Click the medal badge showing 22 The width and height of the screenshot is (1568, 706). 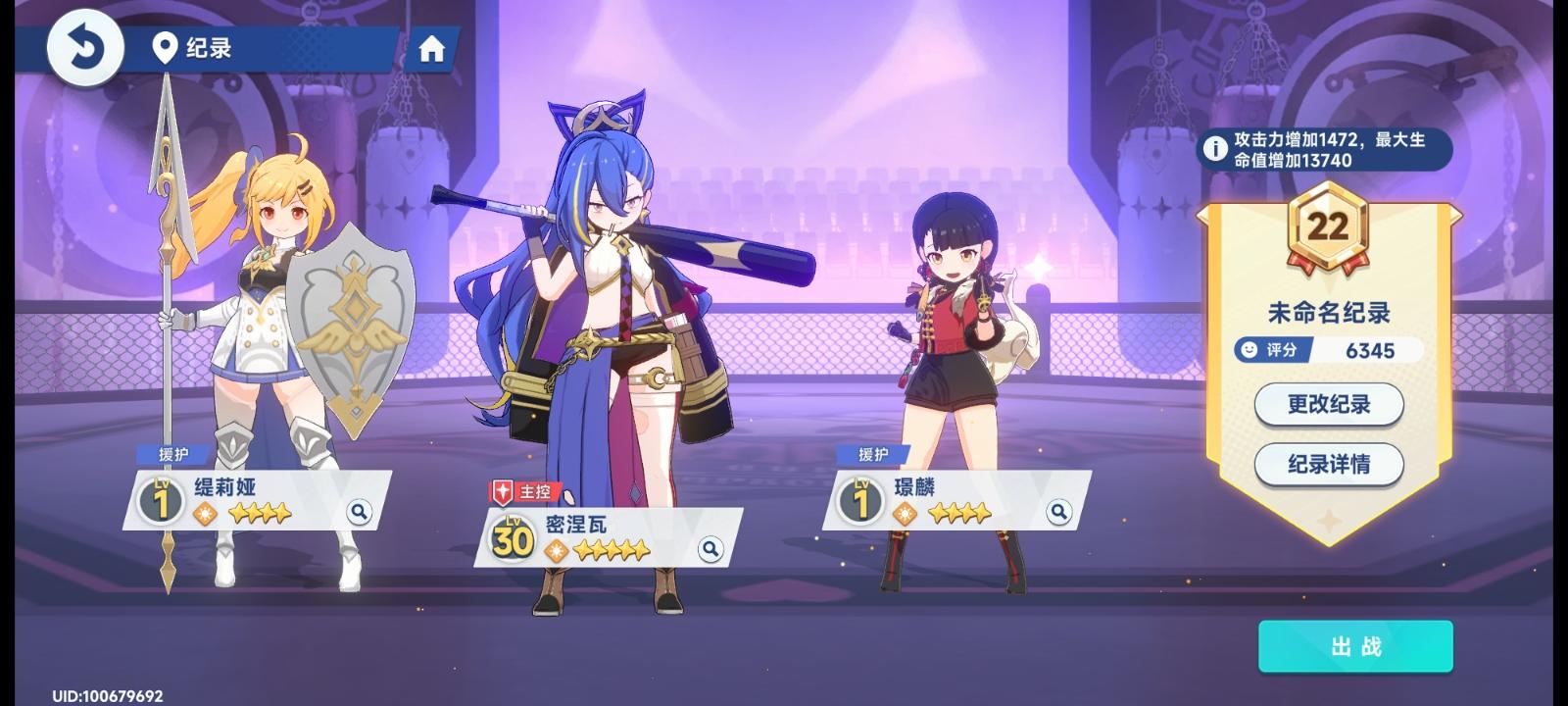[1330, 227]
